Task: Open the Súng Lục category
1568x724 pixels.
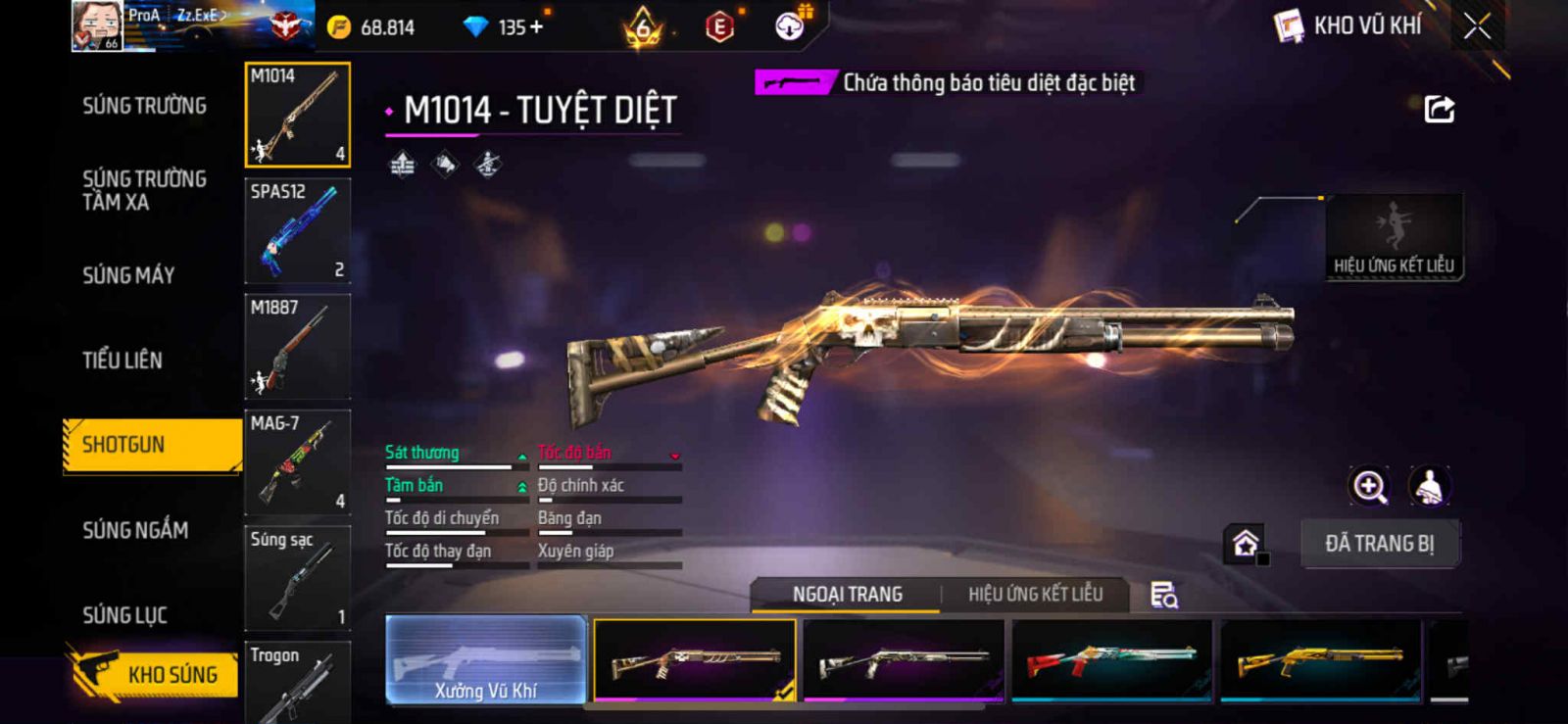Action: [x=124, y=615]
